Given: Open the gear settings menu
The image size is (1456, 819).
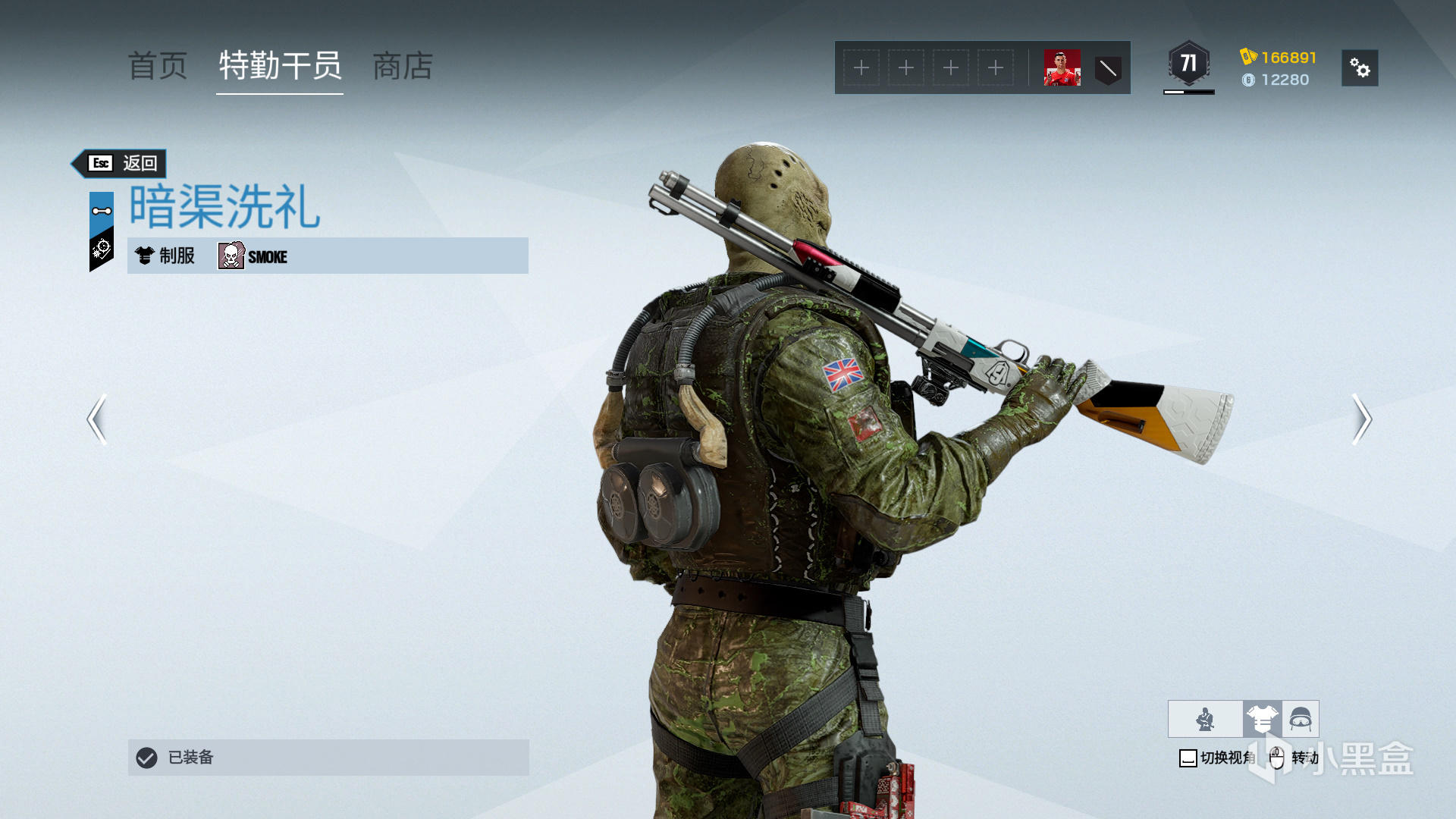Looking at the screenshot, I should click(x=1360, y=68).
